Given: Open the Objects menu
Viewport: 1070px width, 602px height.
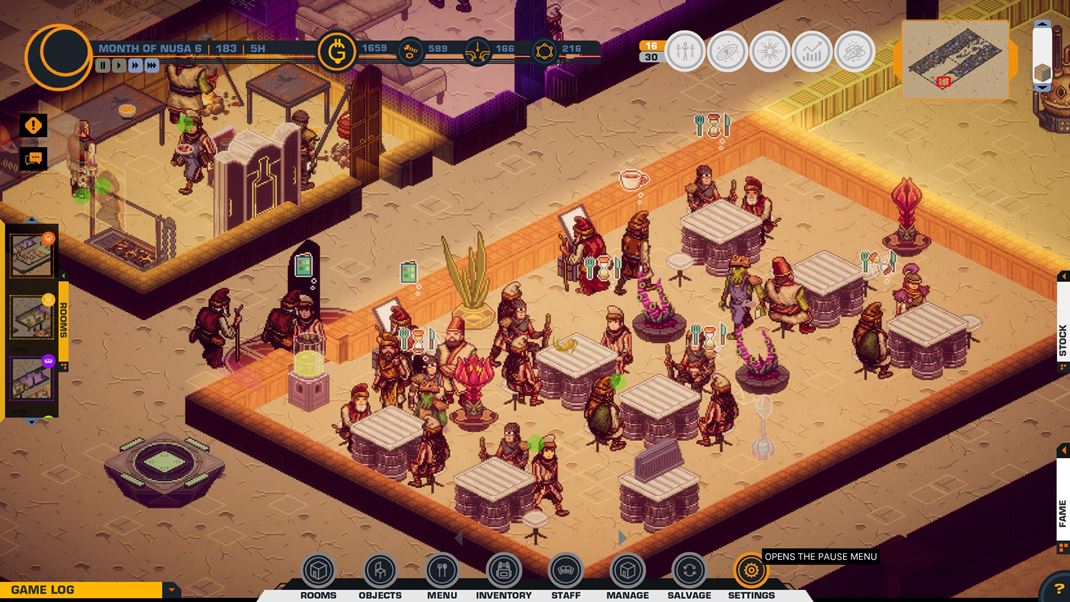Looking at the screenshot, I should pyautogui.click(x=380, y=571).
